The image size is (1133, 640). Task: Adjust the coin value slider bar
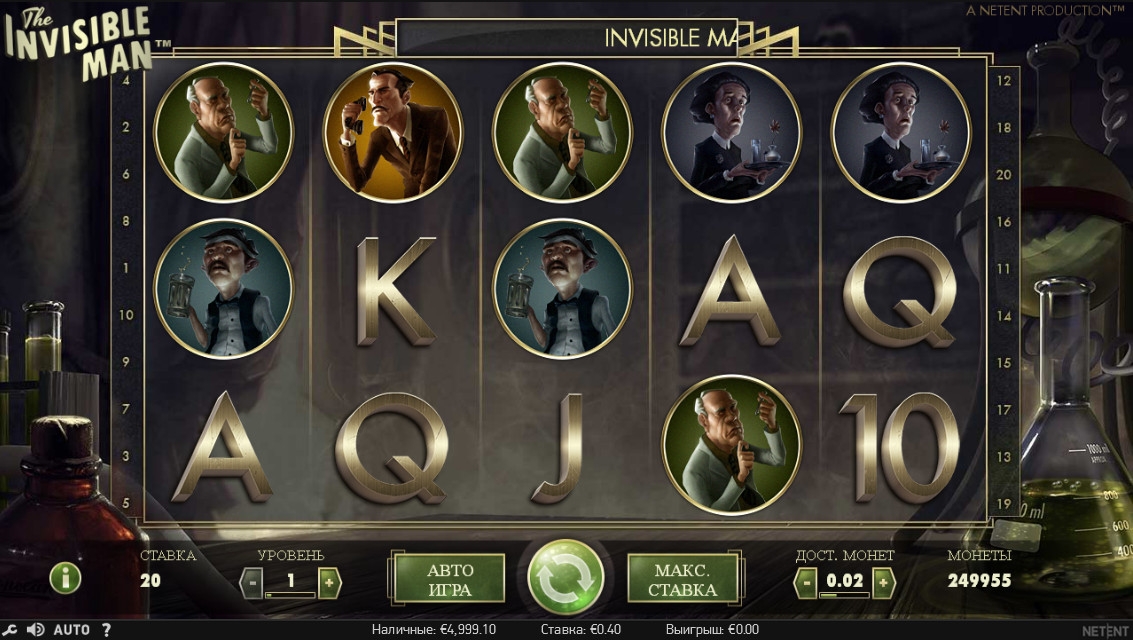coord(843,595)
